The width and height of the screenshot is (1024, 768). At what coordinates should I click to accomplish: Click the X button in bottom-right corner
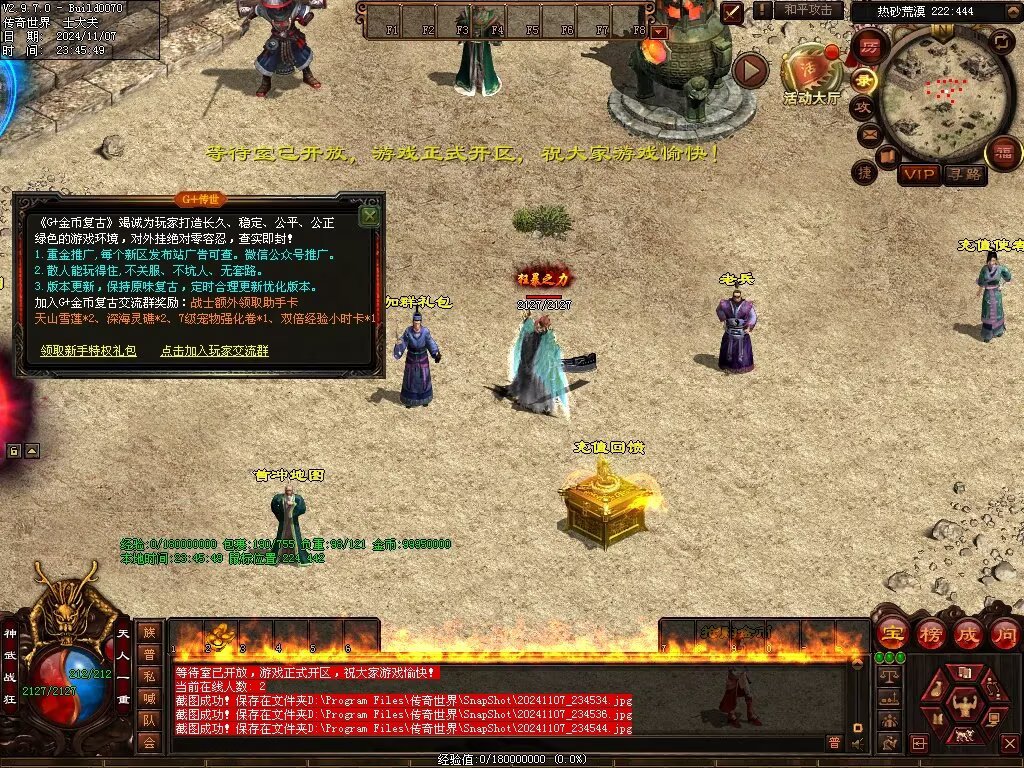1009,743
